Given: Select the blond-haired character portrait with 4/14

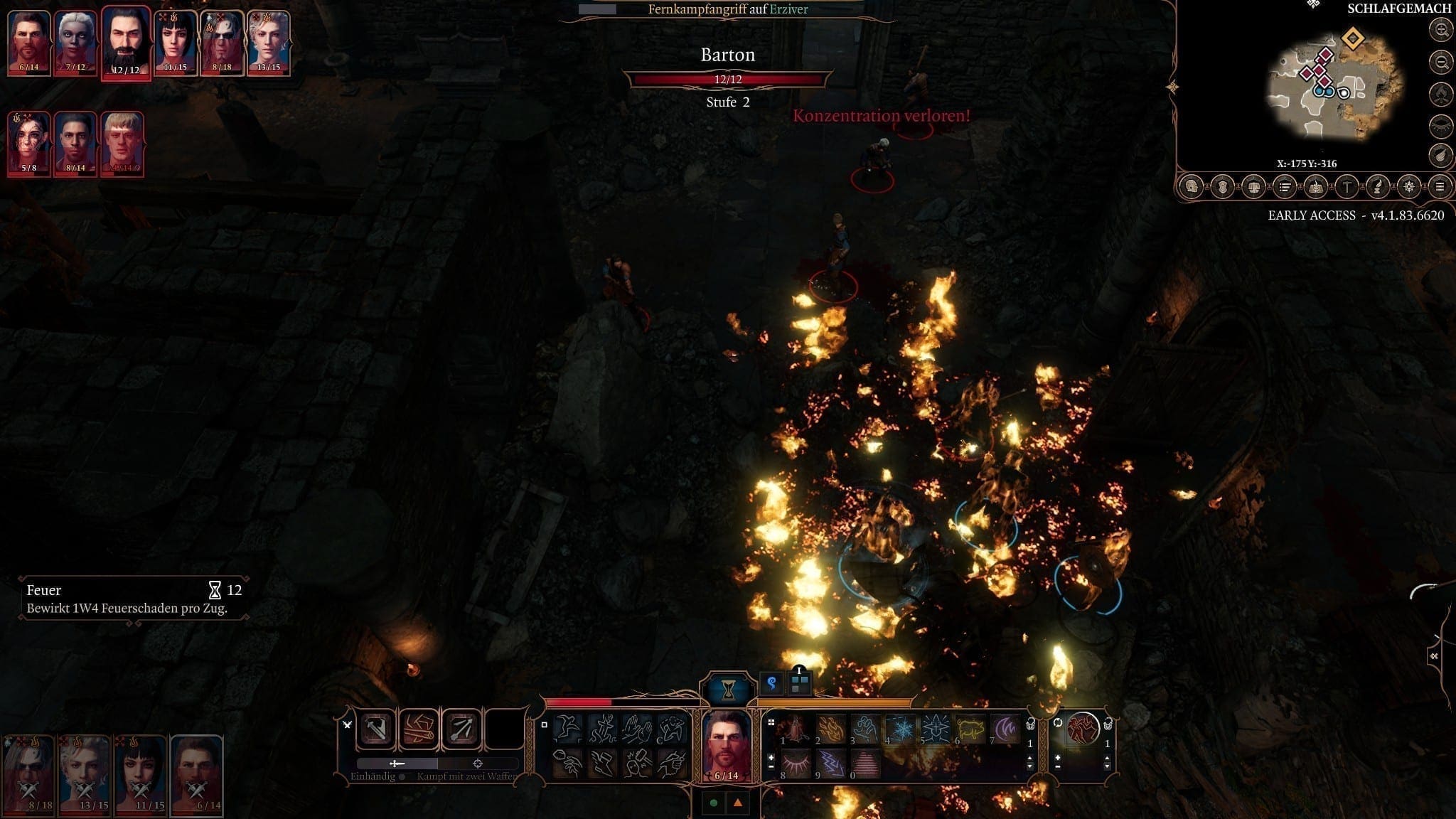Looking at the screenshot, I should [122, 142].
